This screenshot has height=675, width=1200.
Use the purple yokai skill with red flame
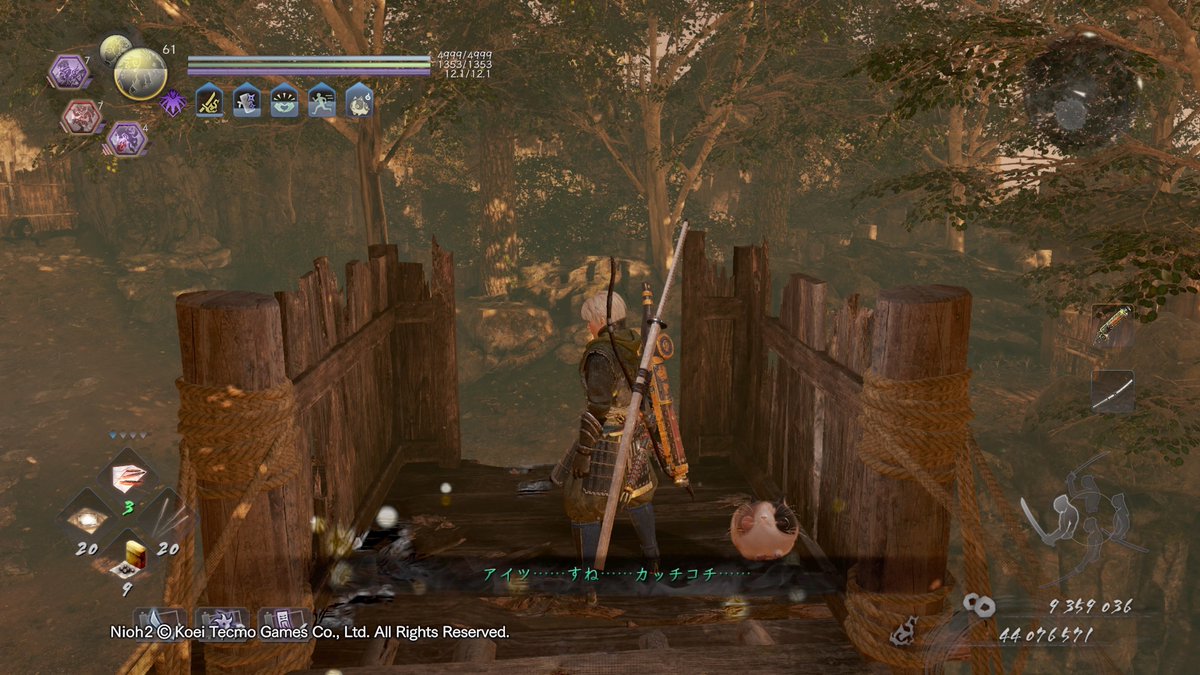(126, 139)
